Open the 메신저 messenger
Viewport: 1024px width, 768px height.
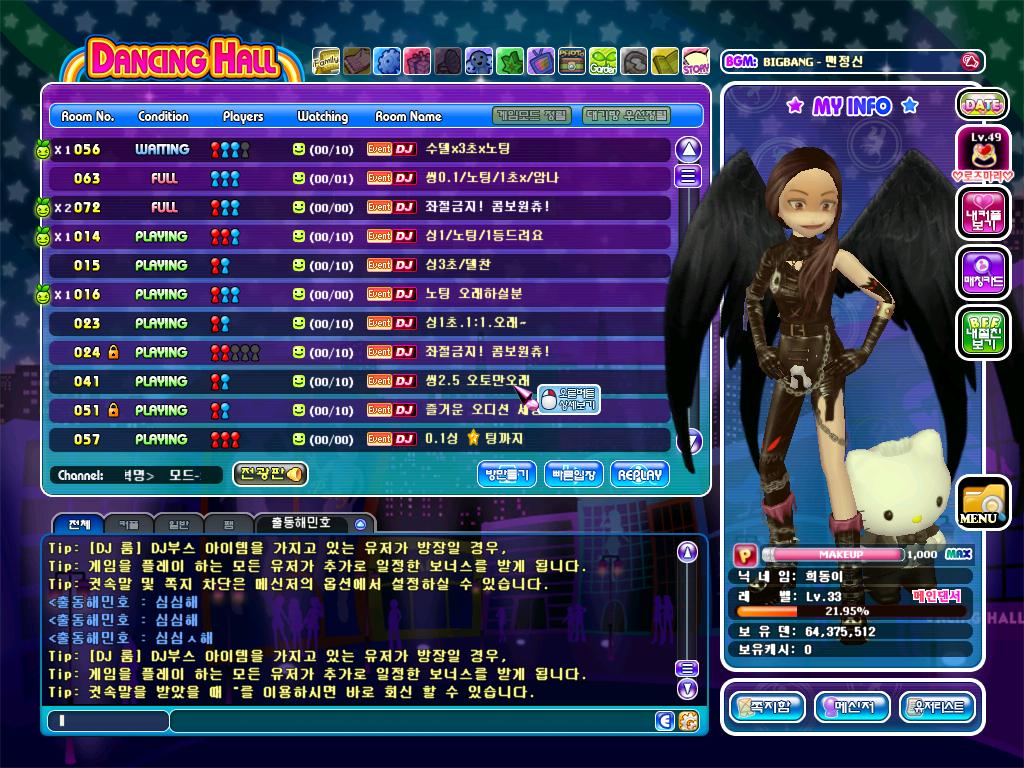click(852, 707)
